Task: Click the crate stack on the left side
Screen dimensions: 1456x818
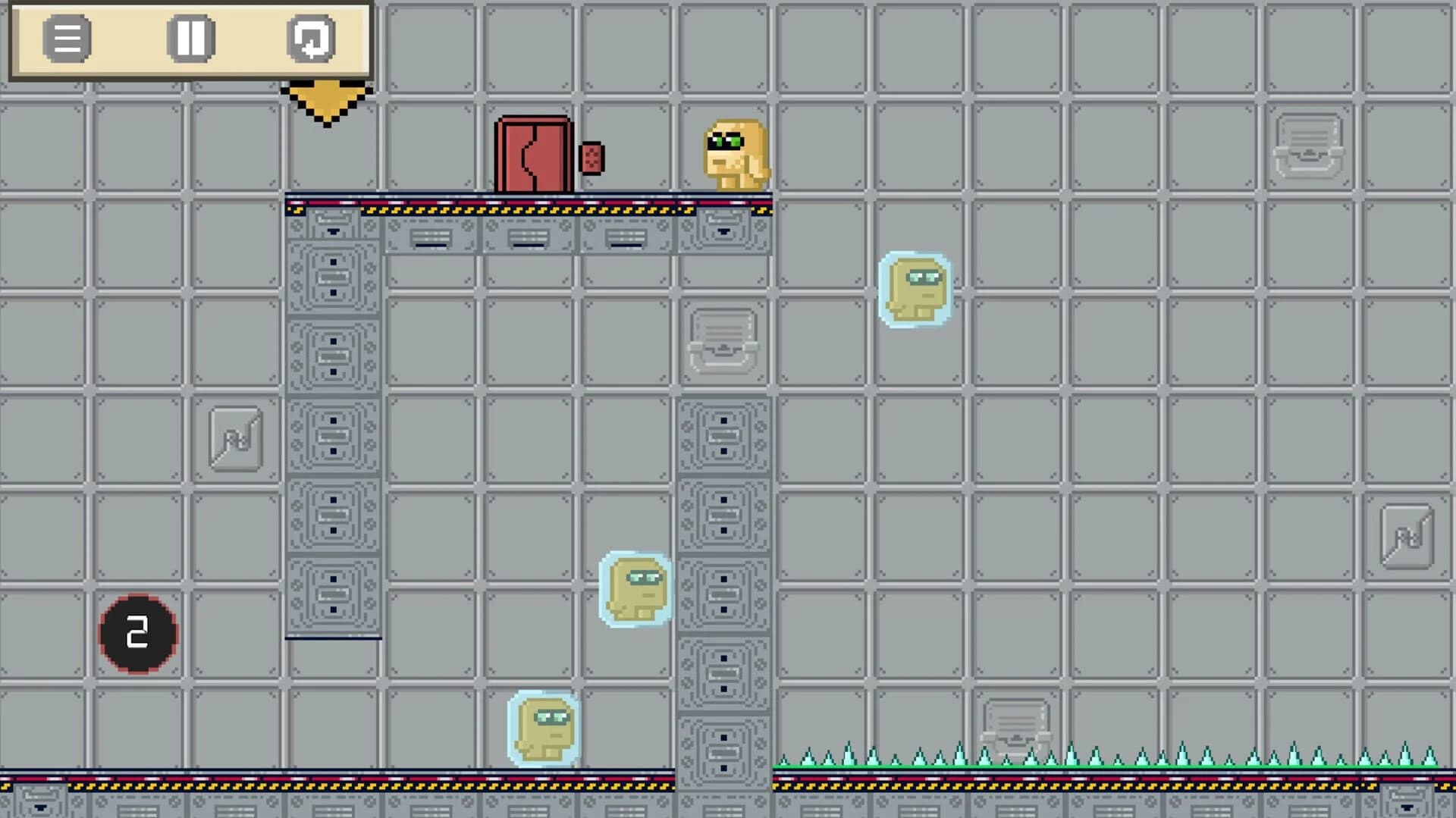Action: point(332,425)
